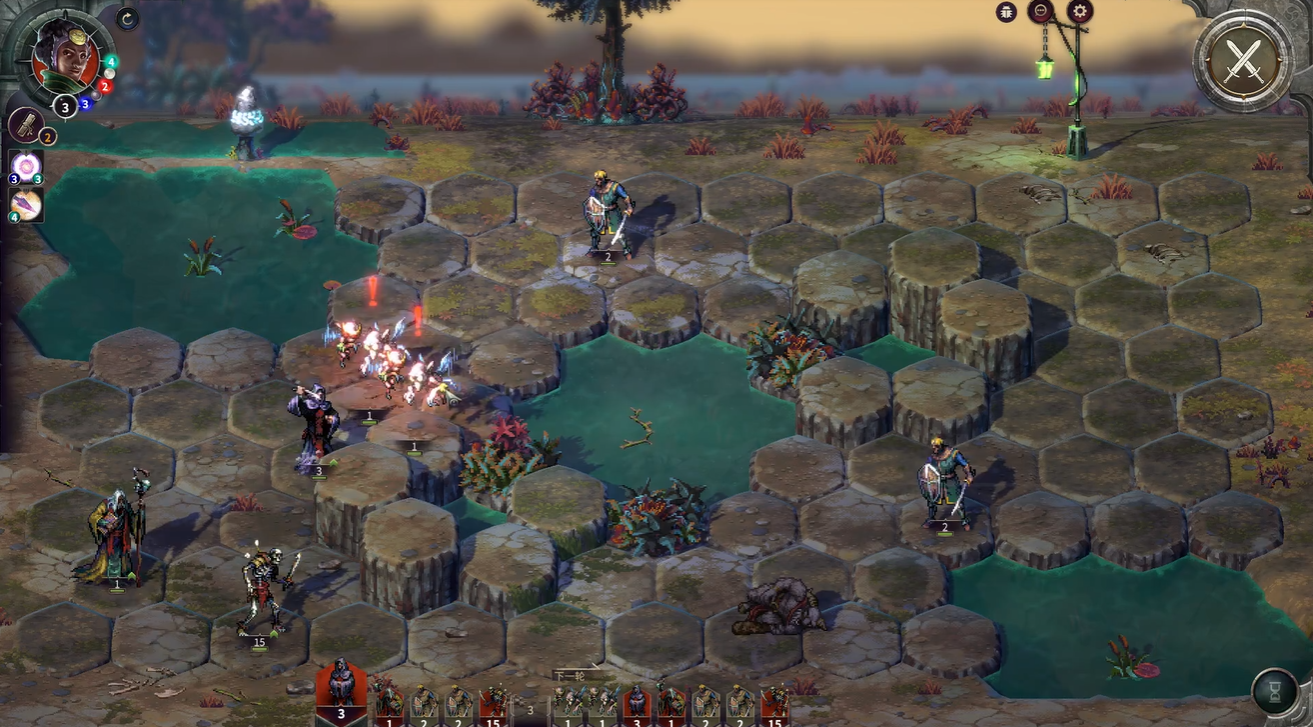This screenshot has height=727, width=1313.
Task: Activate the purple arrow ability
Action: [x=25, y=204]
